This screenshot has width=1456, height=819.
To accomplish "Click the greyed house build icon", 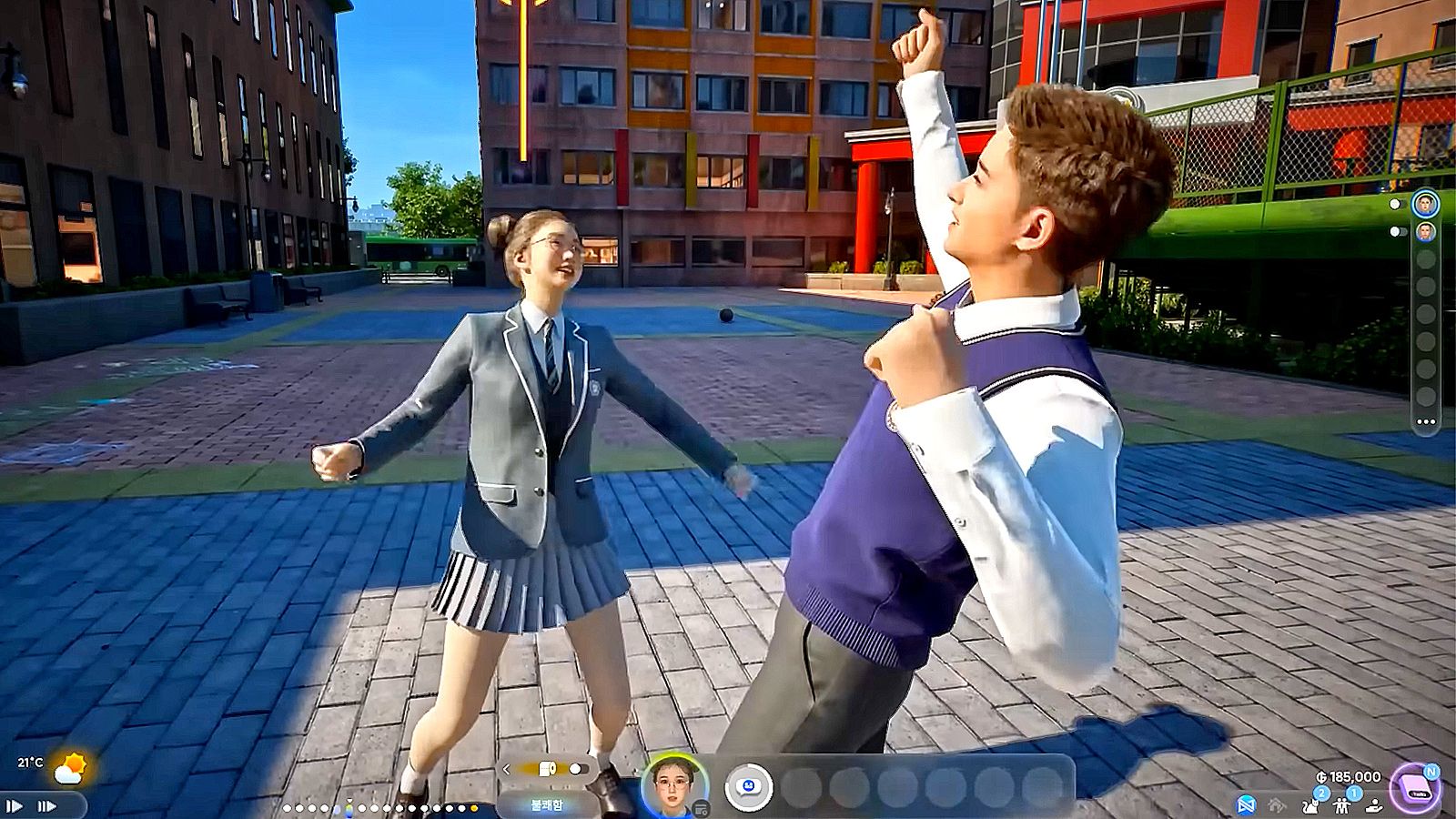I will click(1278, 805).
